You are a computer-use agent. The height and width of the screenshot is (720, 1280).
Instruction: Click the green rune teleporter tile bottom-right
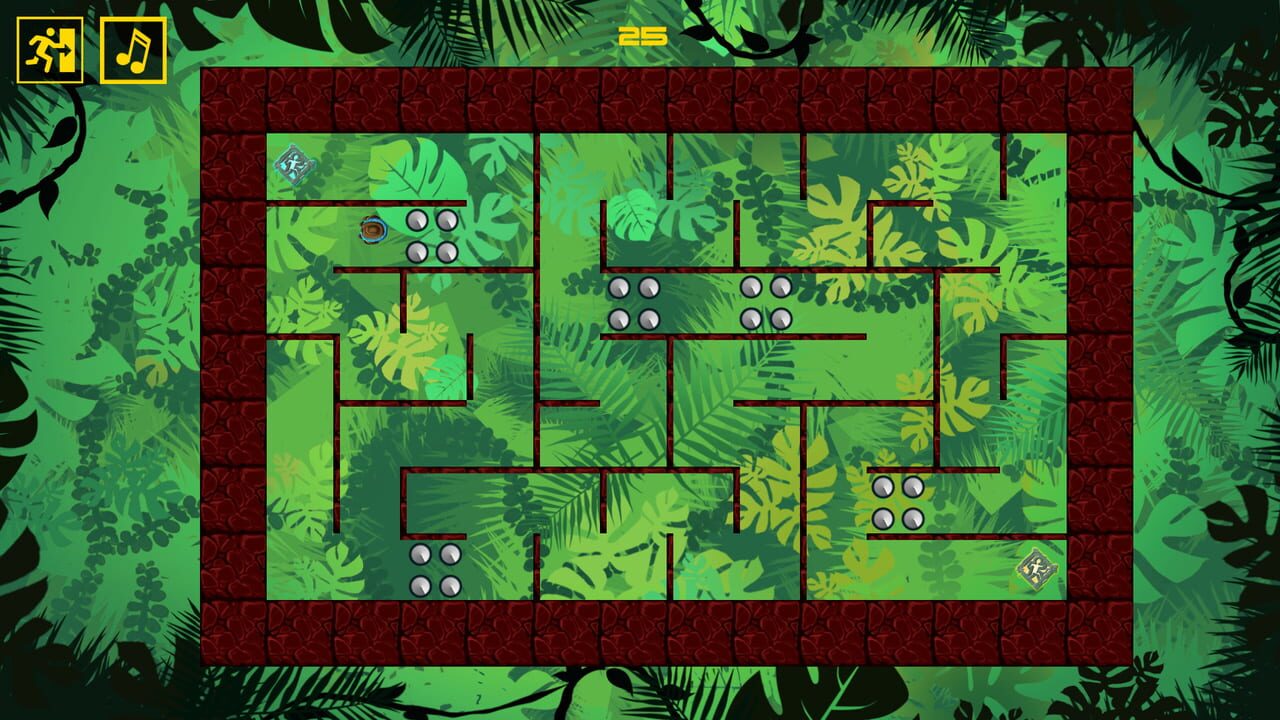(x=1039, y=568)
